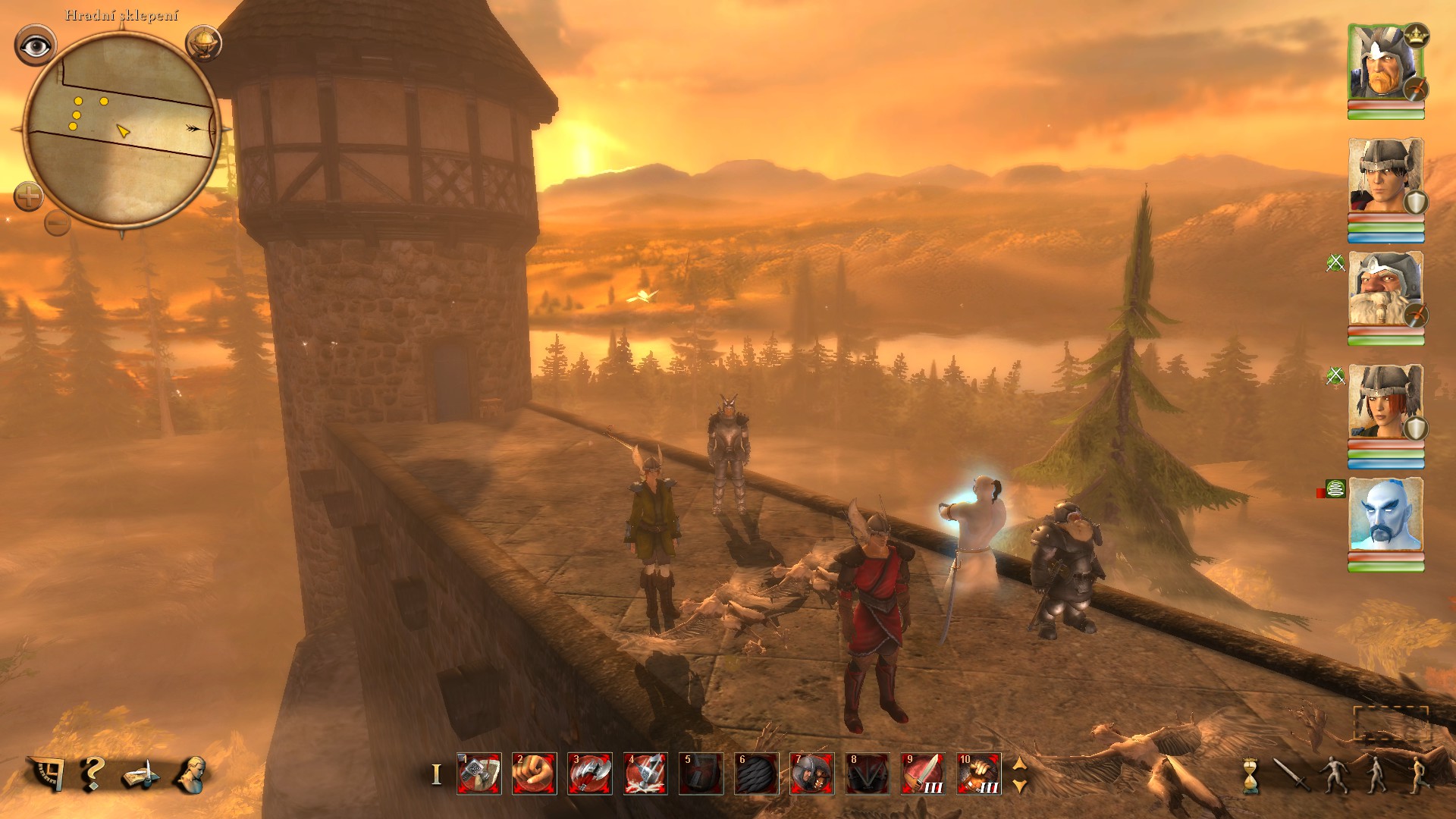Click the sword combat mode icon

click(1288, 774)
